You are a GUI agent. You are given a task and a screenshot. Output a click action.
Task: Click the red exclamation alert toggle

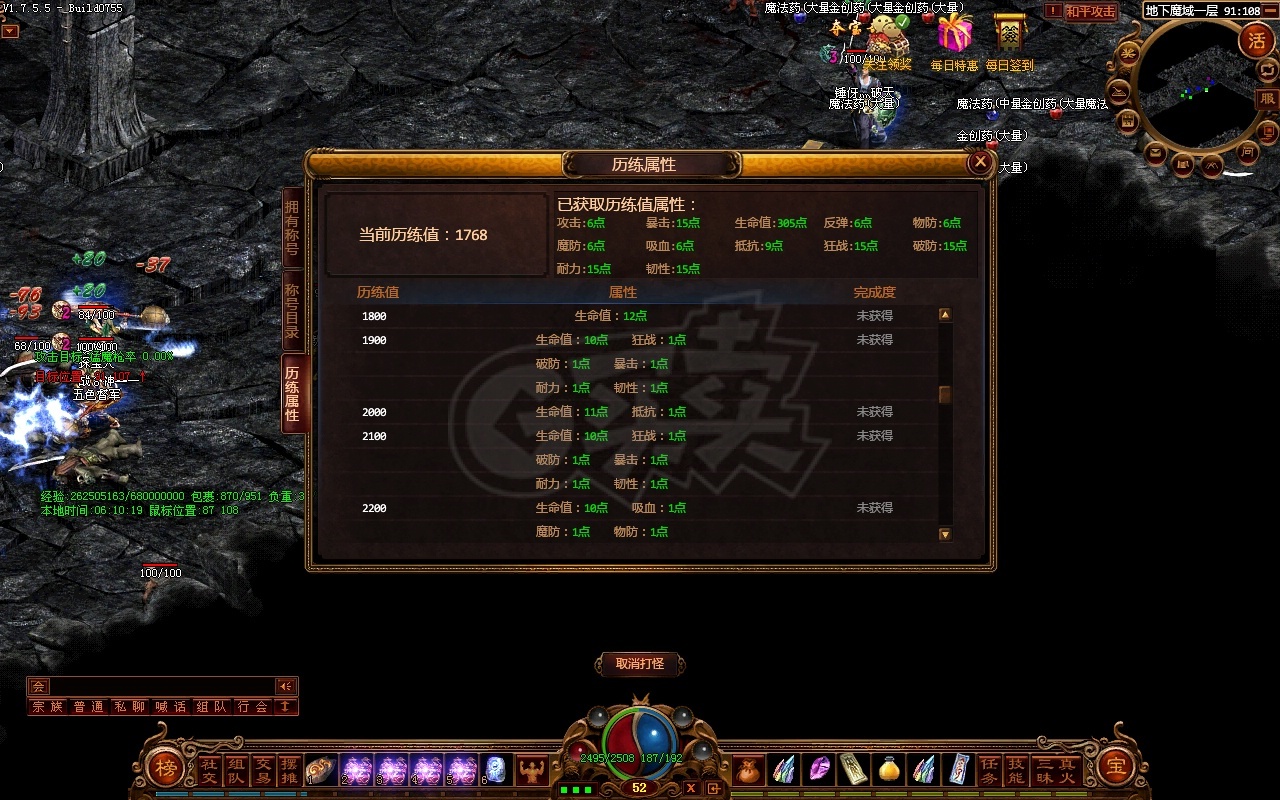tap(1053, 11)
